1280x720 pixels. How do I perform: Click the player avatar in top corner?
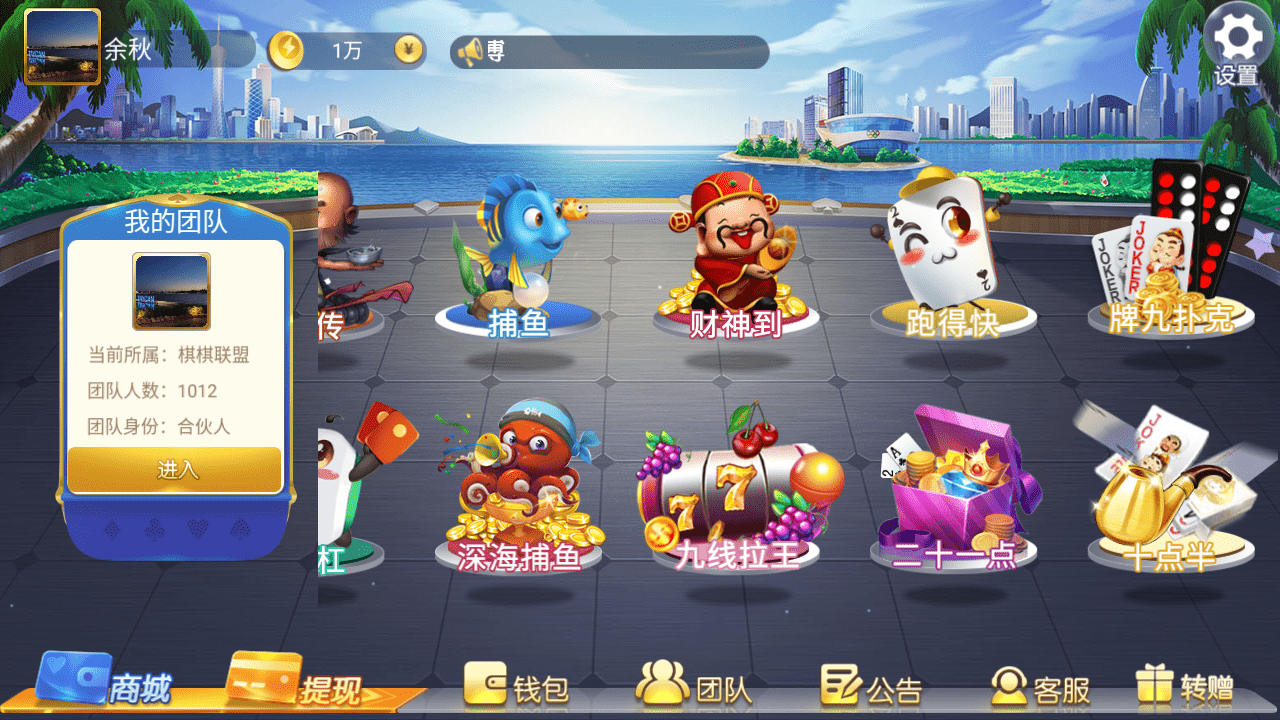(62, 47)
